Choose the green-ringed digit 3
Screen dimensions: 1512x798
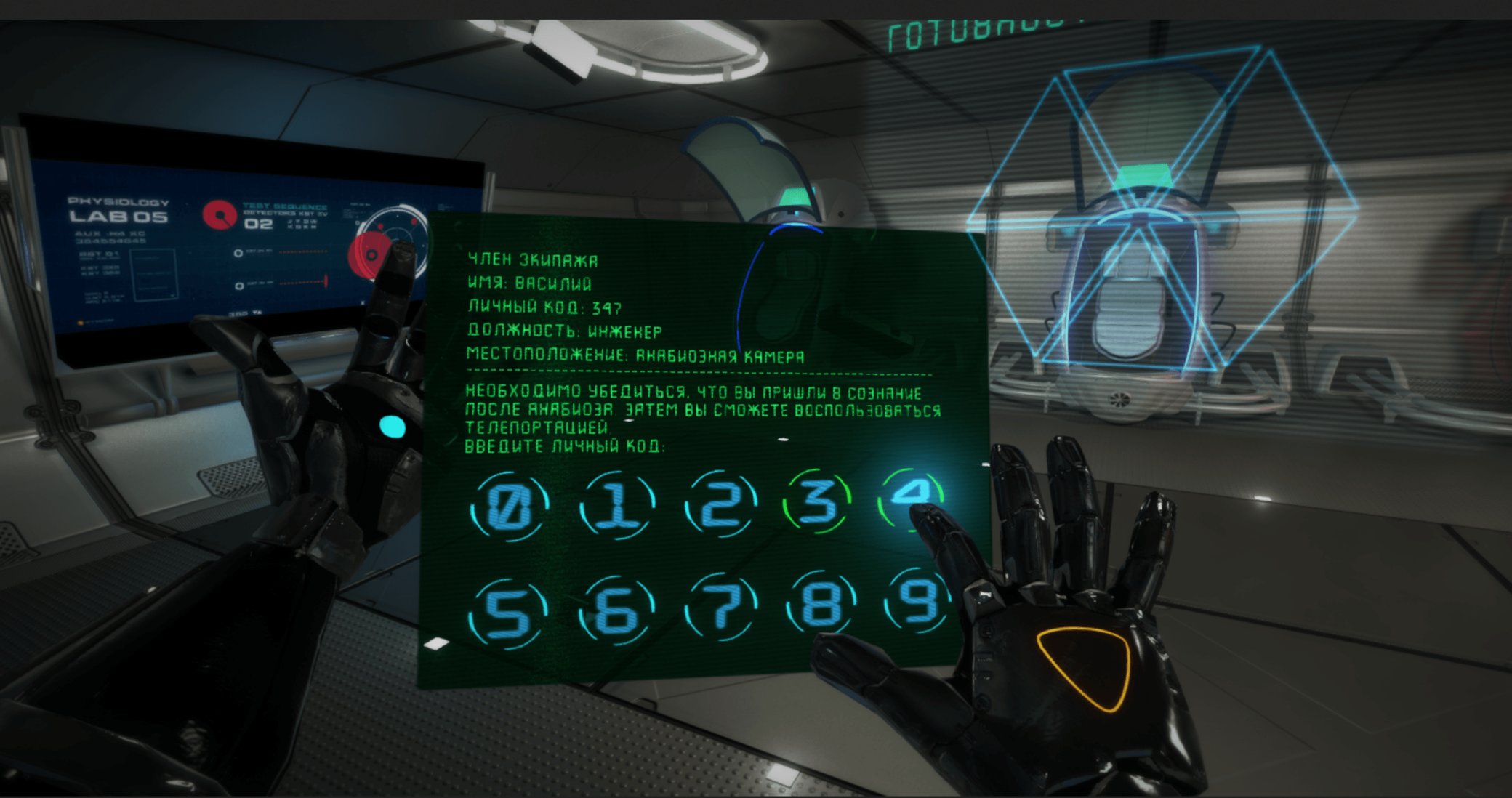[x=818, y=501]
